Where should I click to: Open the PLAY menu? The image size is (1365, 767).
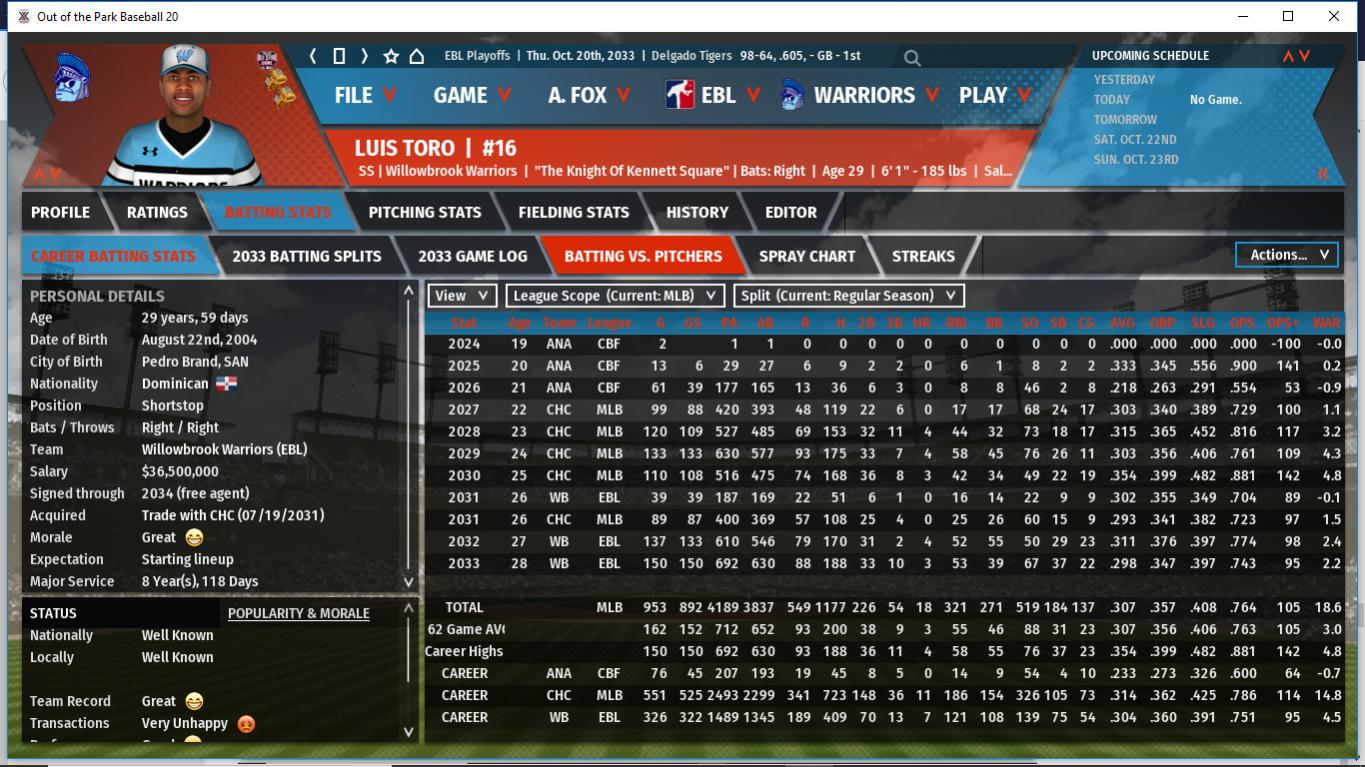[994, 95]
